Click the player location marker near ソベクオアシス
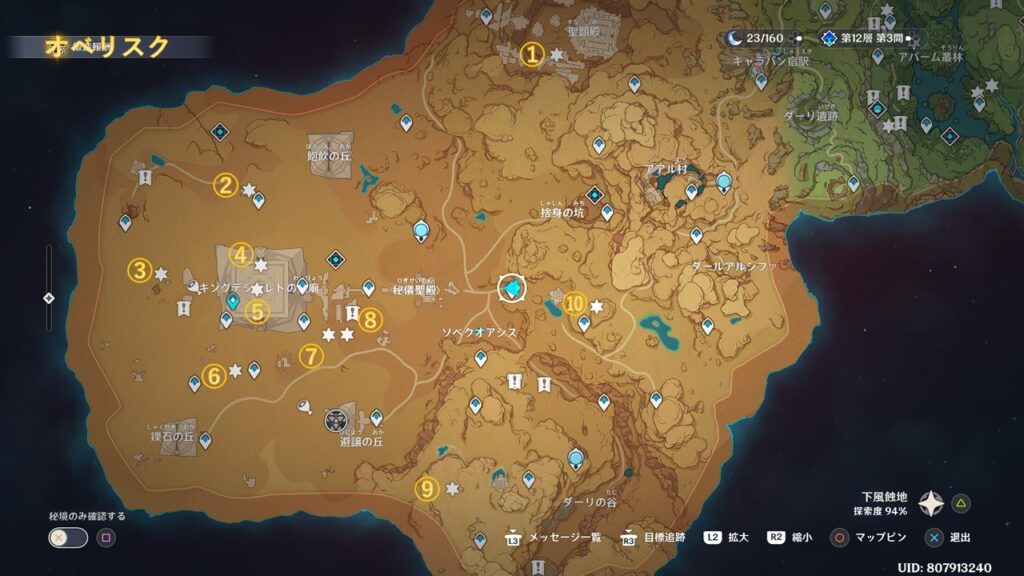Viewport: 1024px width, 576px height. tap(513, 289)
